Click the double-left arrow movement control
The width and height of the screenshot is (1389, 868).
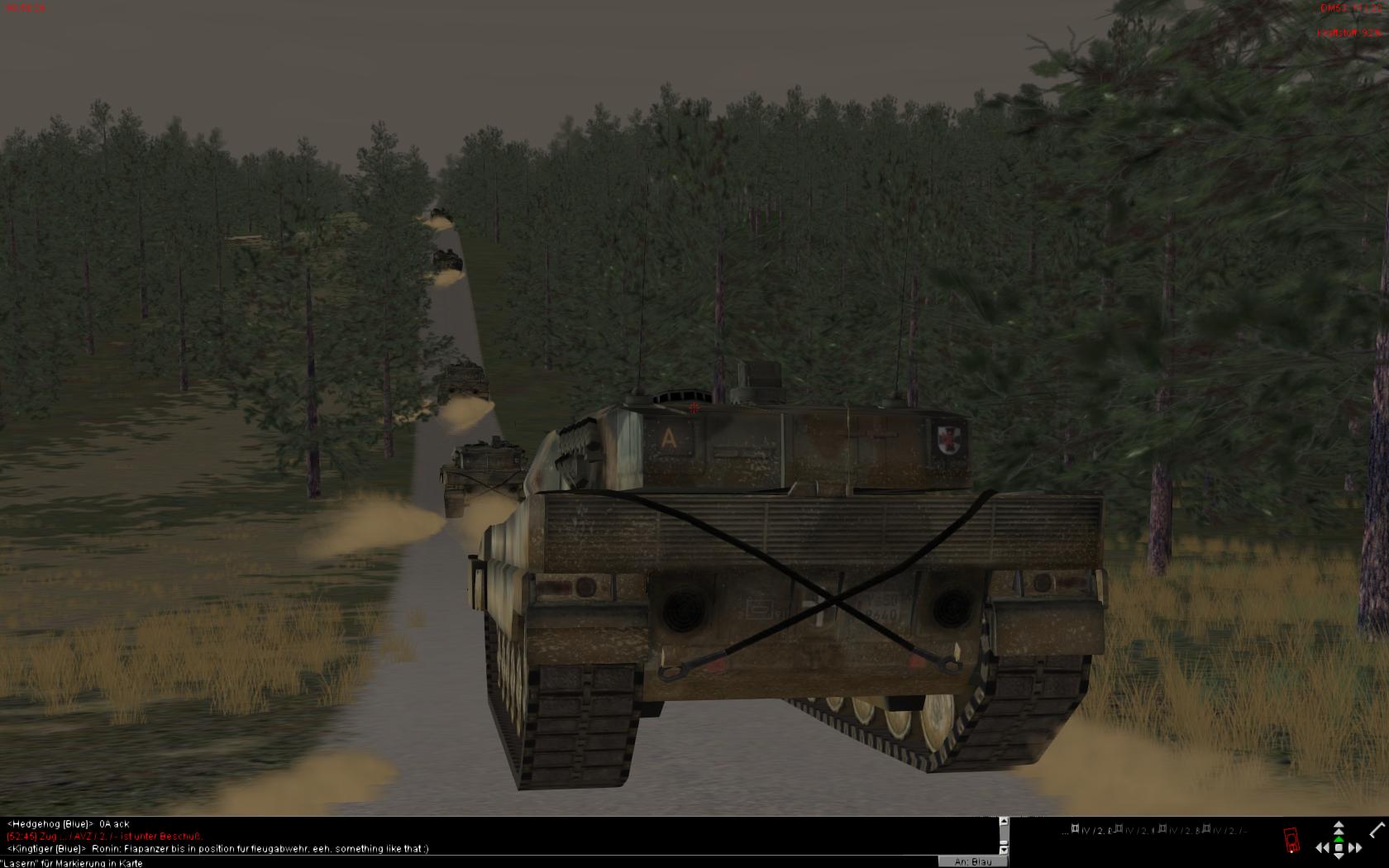1322,847
